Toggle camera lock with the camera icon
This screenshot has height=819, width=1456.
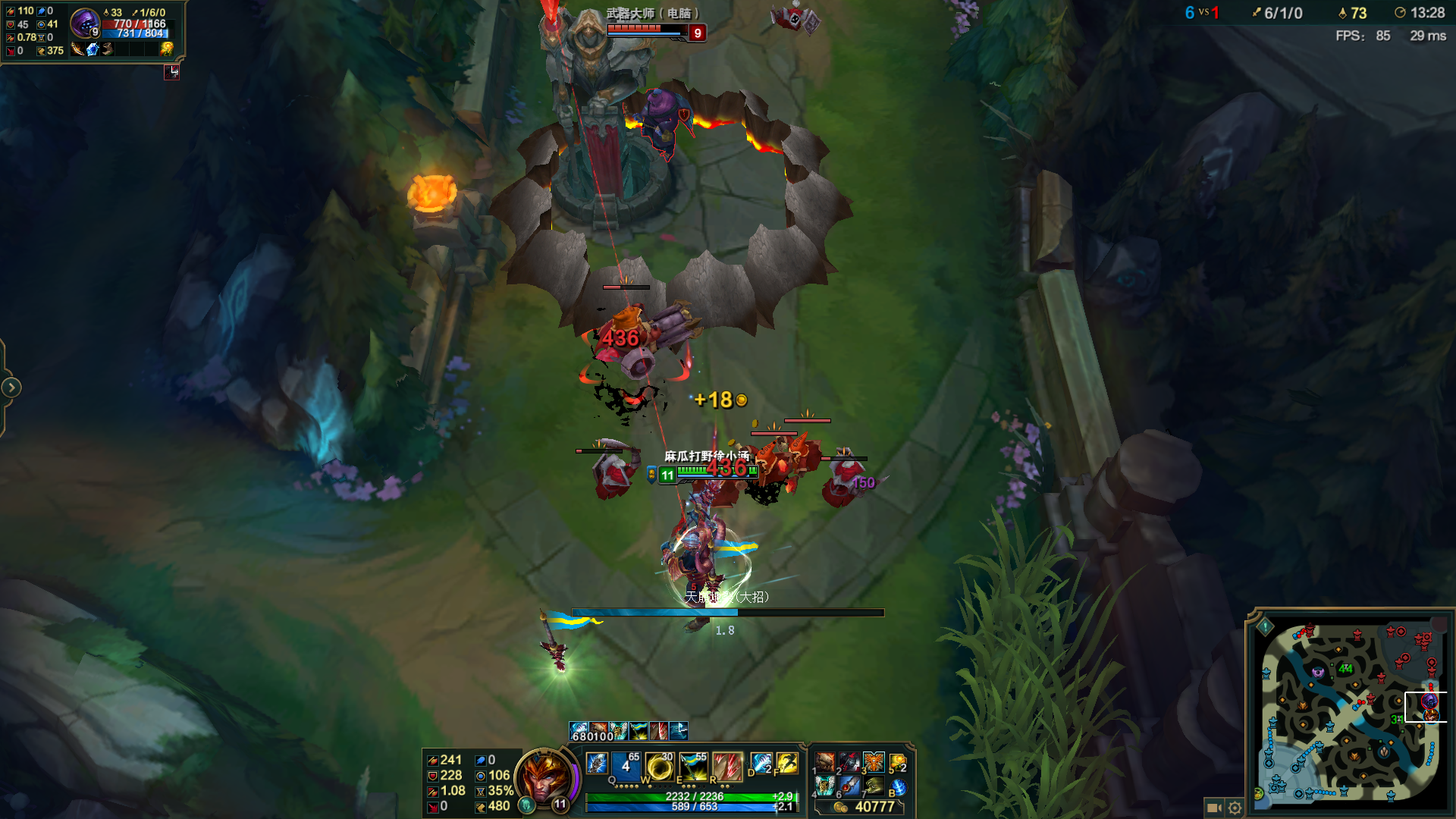point(1214,808)
